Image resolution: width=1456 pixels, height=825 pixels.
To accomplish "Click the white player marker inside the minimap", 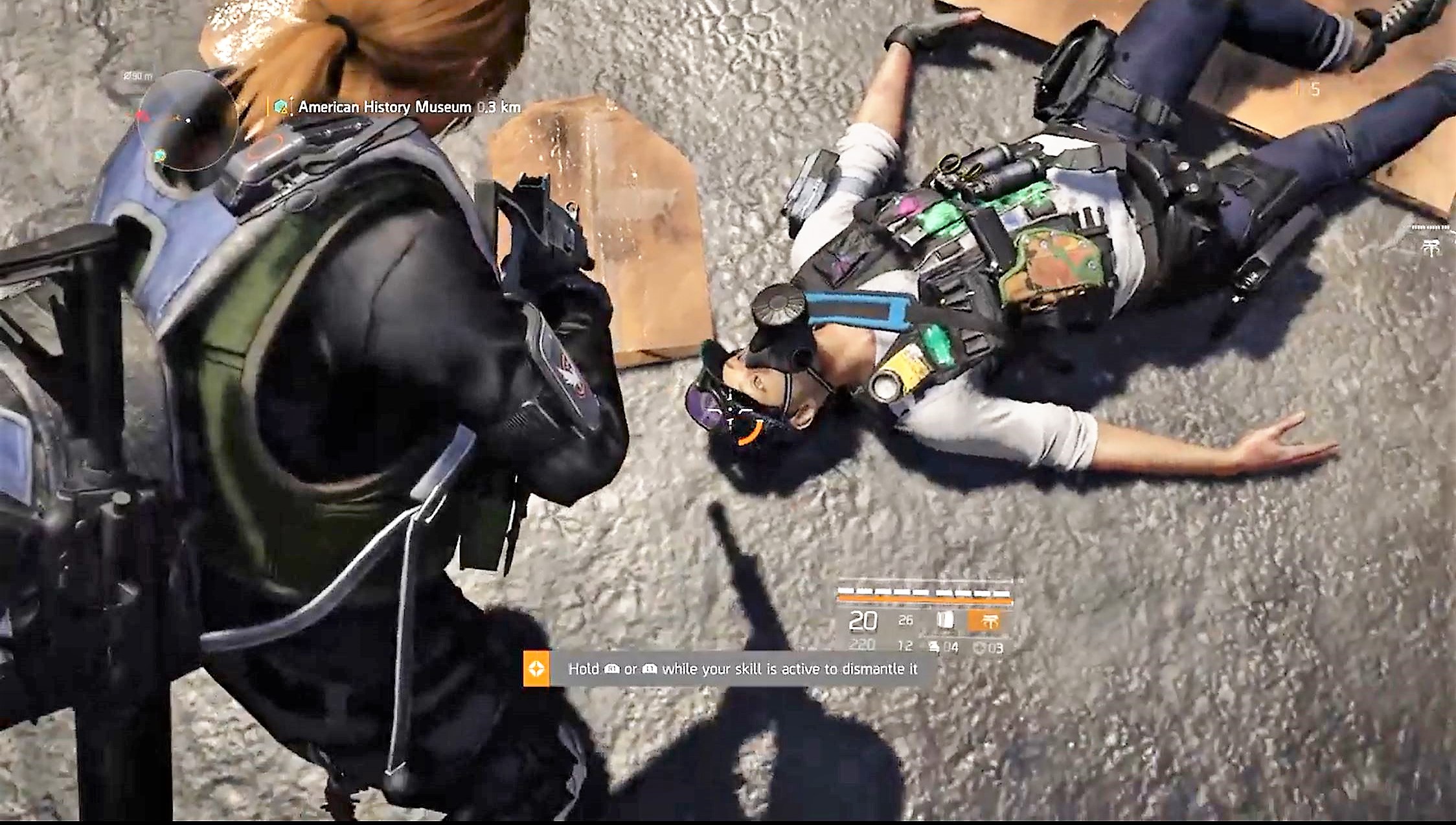I will click(188, 121).
